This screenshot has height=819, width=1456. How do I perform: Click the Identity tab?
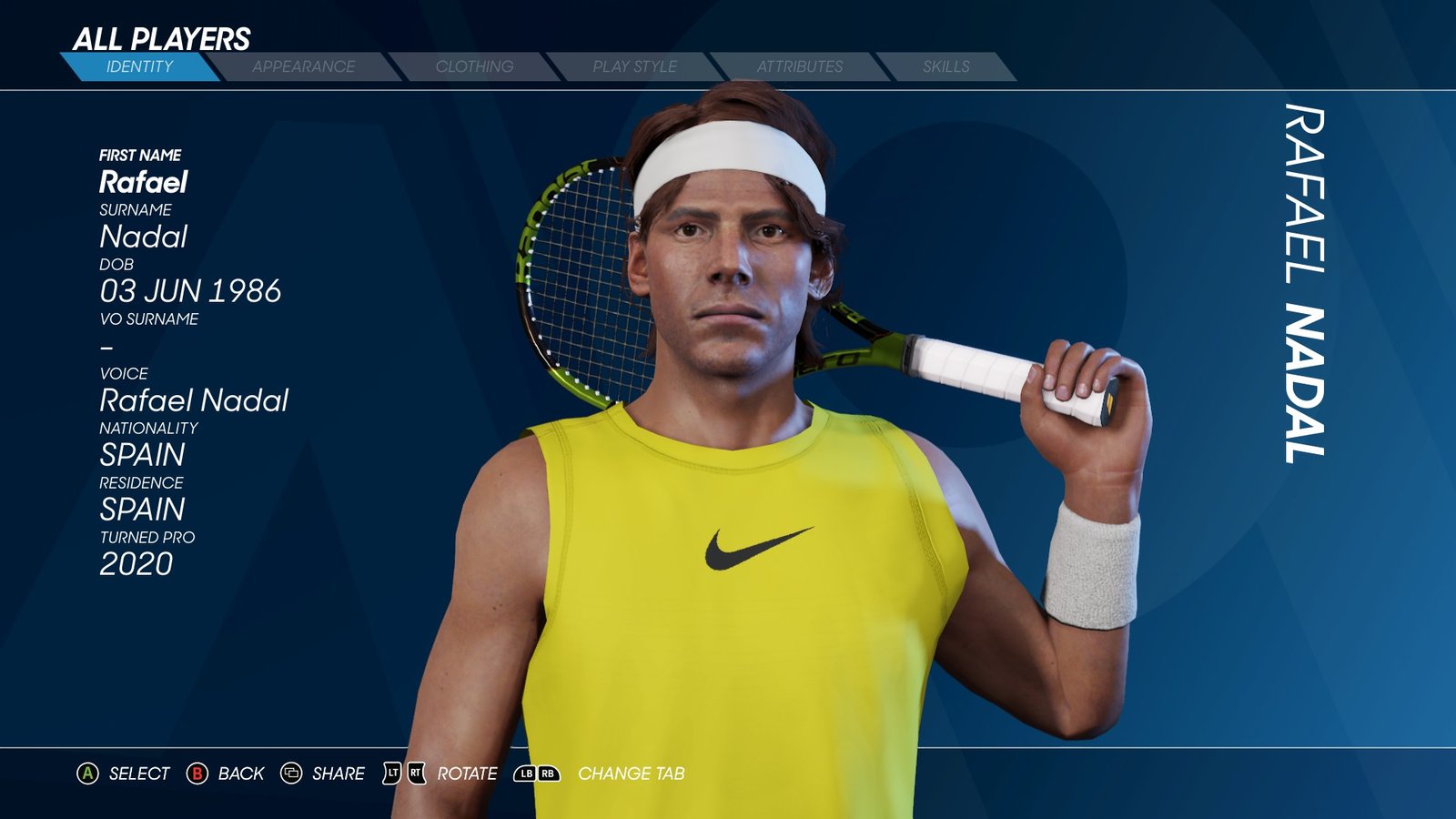pos(139,66)
